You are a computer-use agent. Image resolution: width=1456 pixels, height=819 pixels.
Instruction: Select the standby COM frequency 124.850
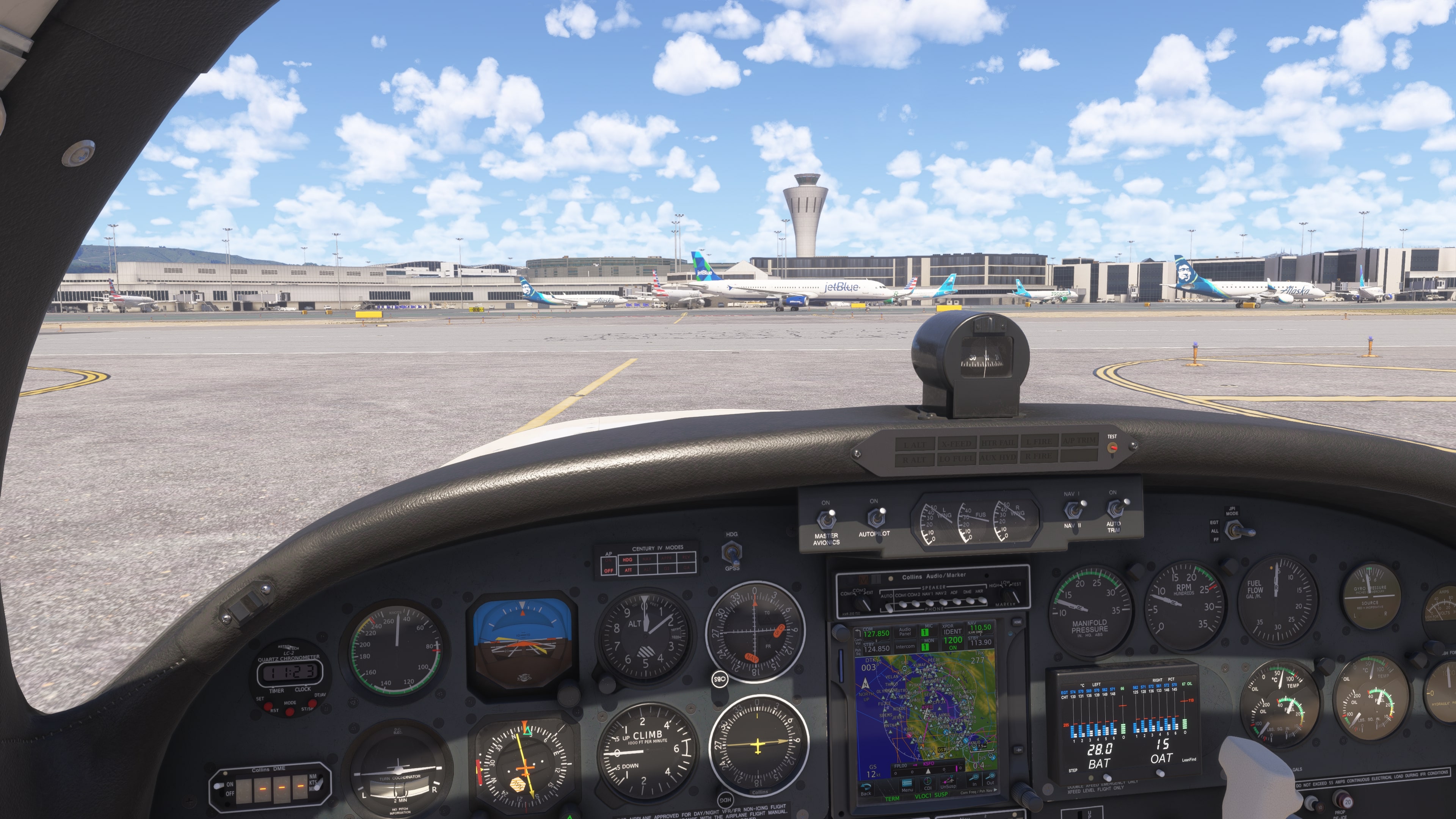(x=876, y=649)
